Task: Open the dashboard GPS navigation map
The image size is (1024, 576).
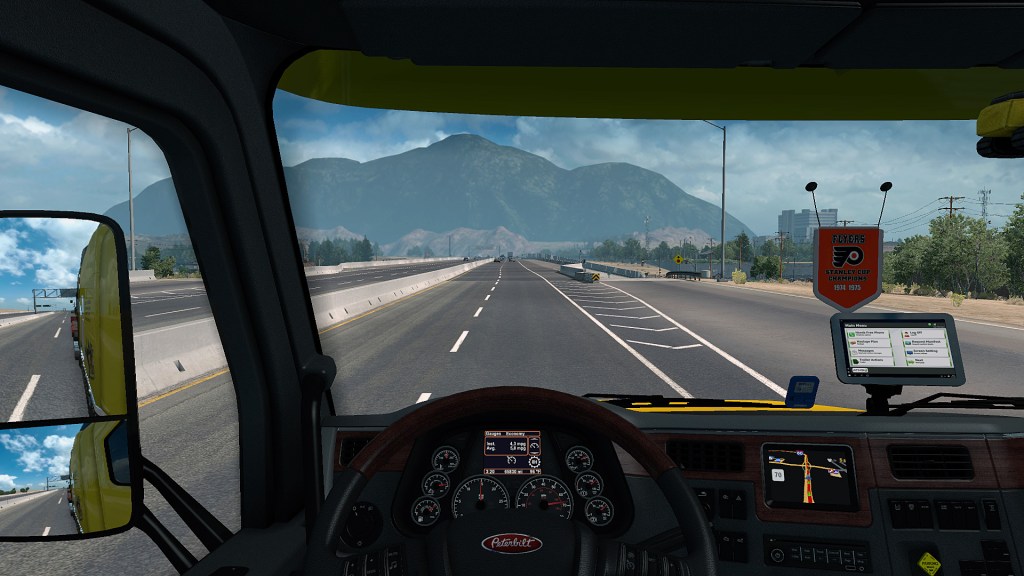Action: 809,476
